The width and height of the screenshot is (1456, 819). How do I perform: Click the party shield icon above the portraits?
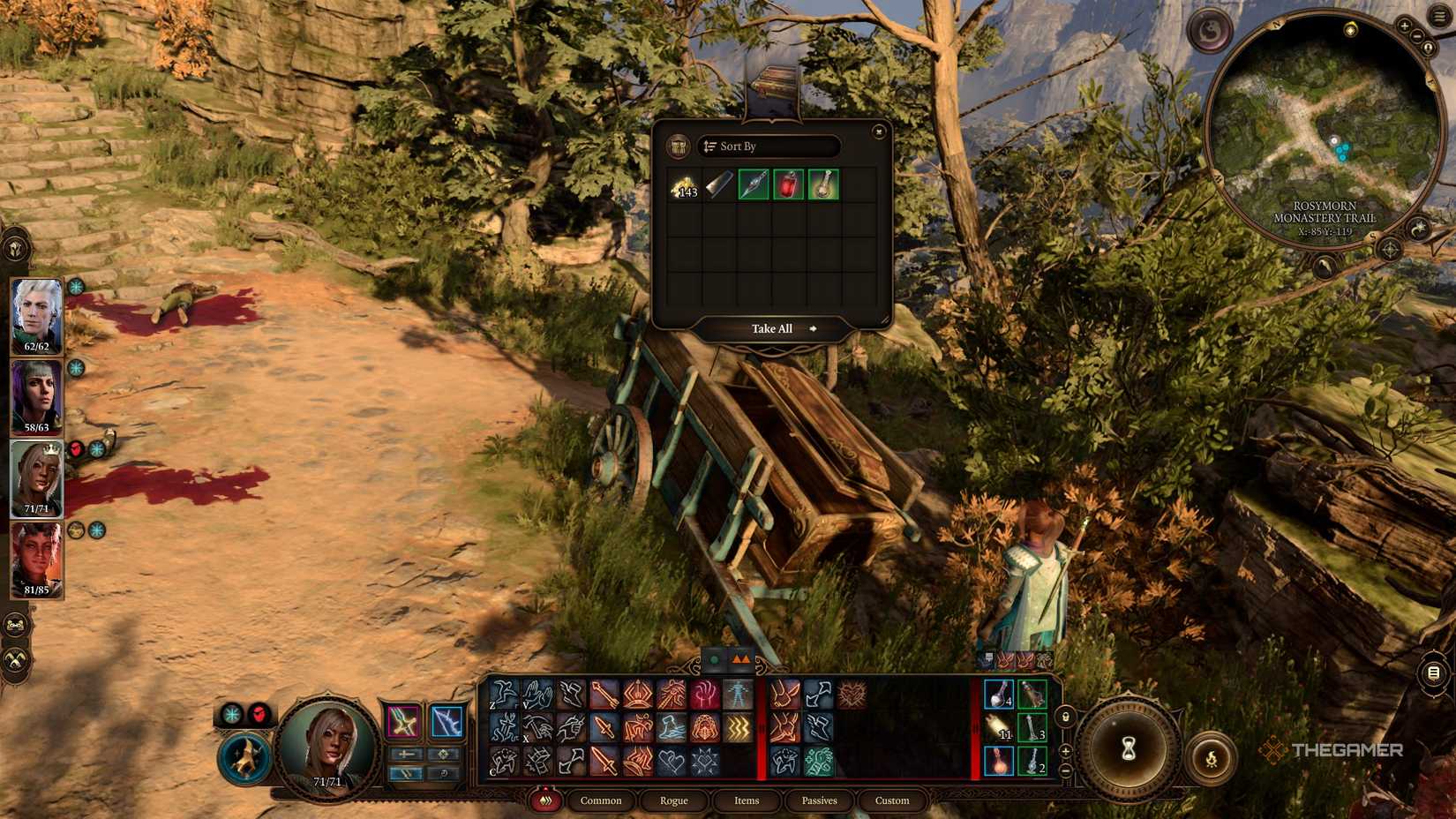coord(15,248)
